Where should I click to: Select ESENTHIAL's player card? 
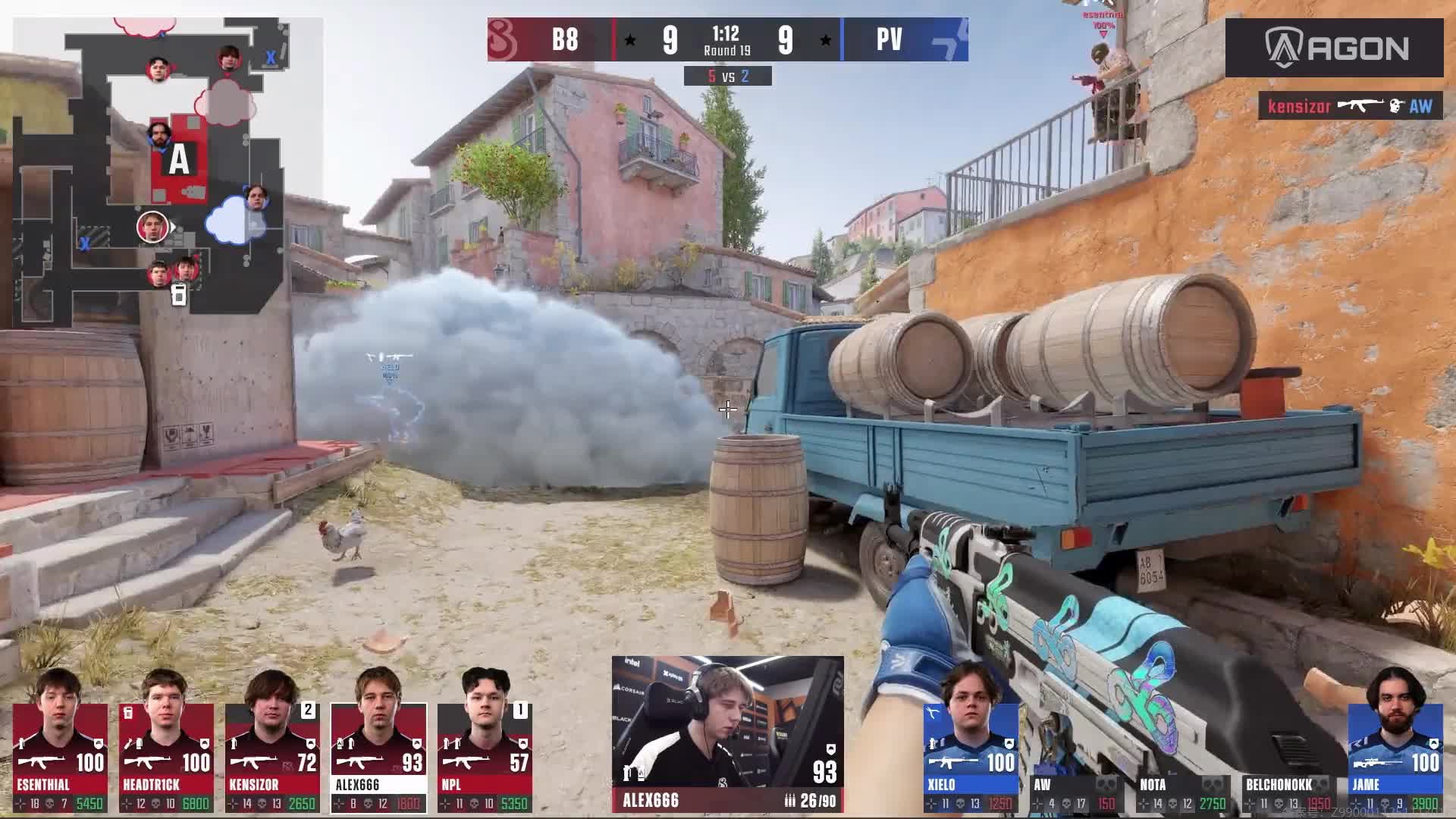coord(60,757)
